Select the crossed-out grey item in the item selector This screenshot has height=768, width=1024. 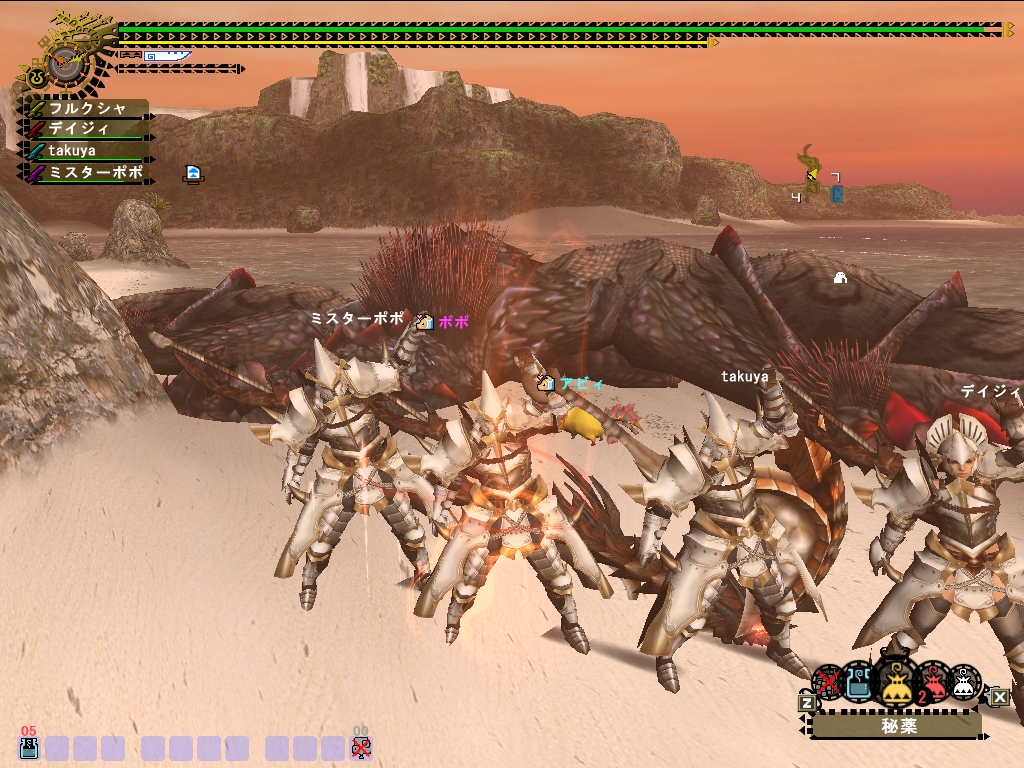828,682
